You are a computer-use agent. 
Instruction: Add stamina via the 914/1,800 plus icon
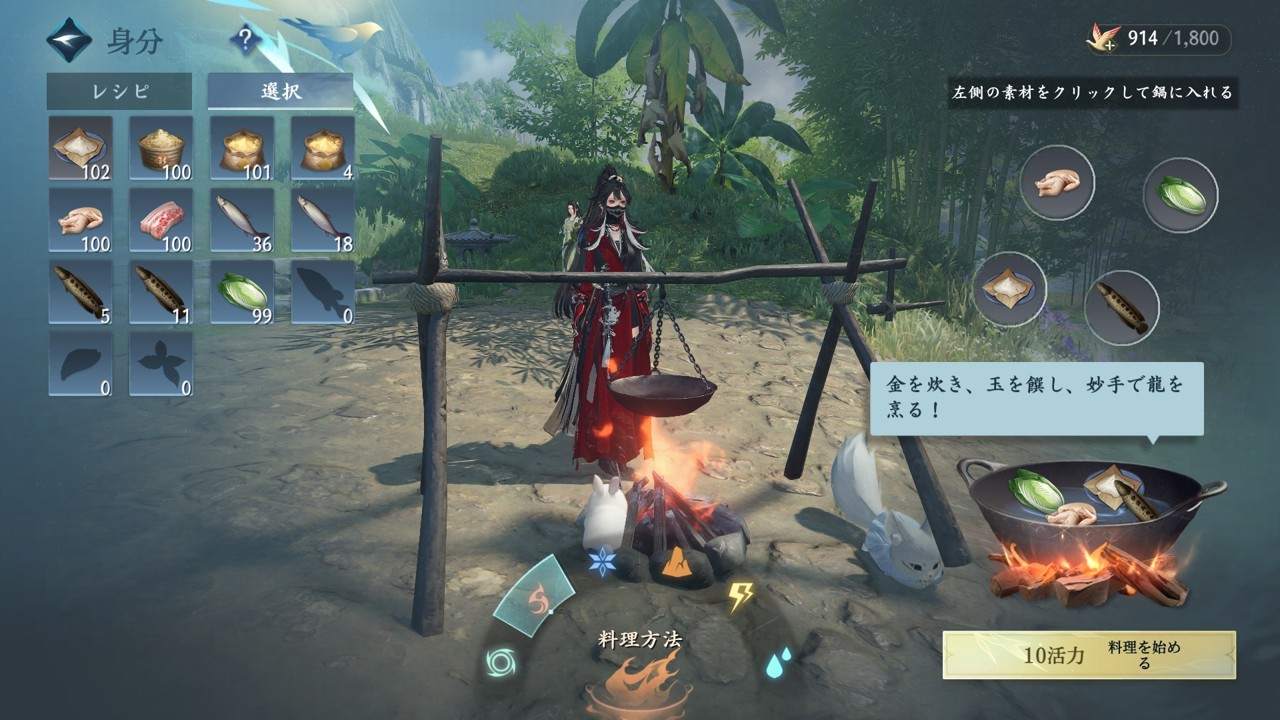[x=1104, y=39]
